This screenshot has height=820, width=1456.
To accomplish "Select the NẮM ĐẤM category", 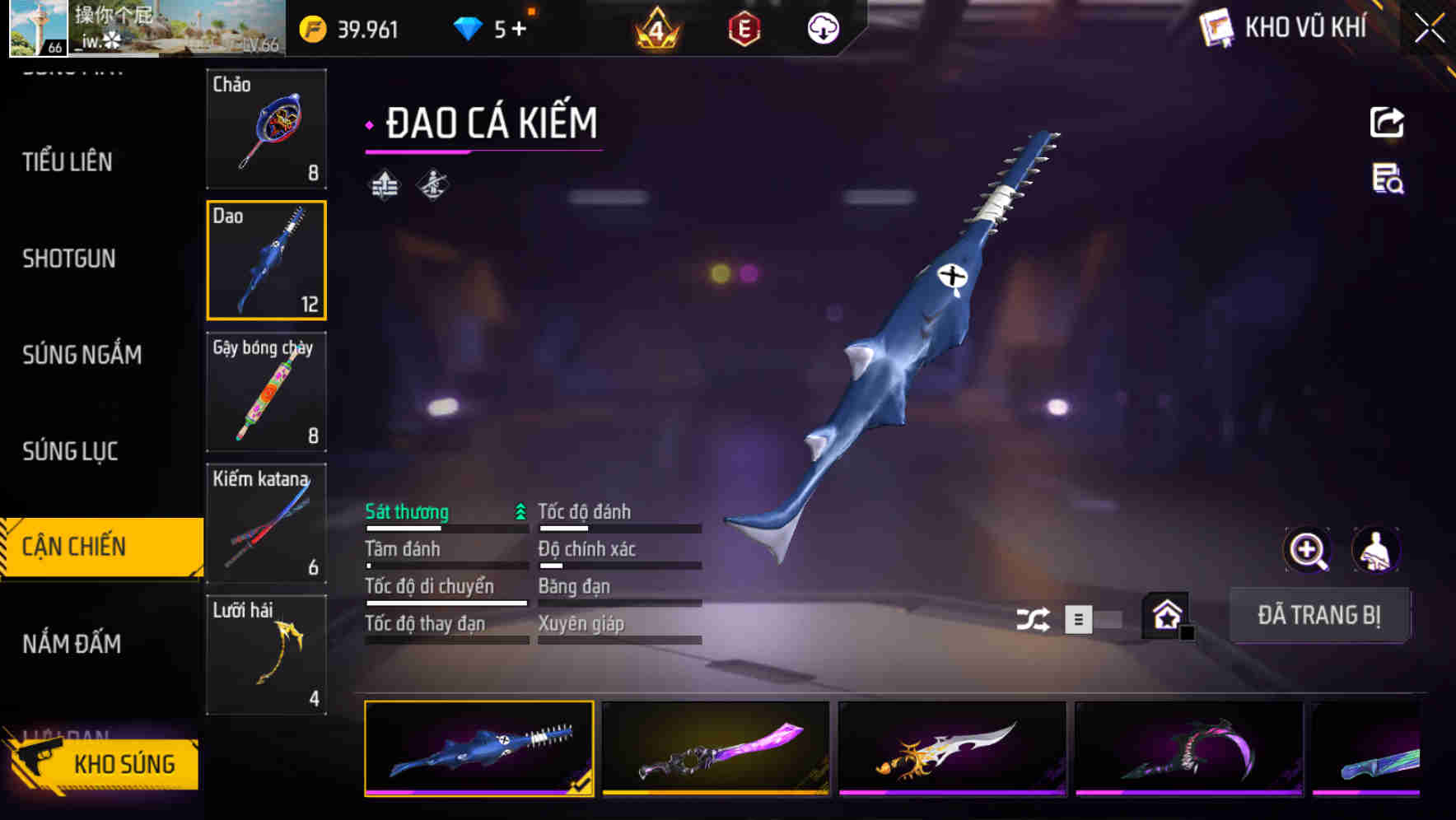I will point(73,645).
